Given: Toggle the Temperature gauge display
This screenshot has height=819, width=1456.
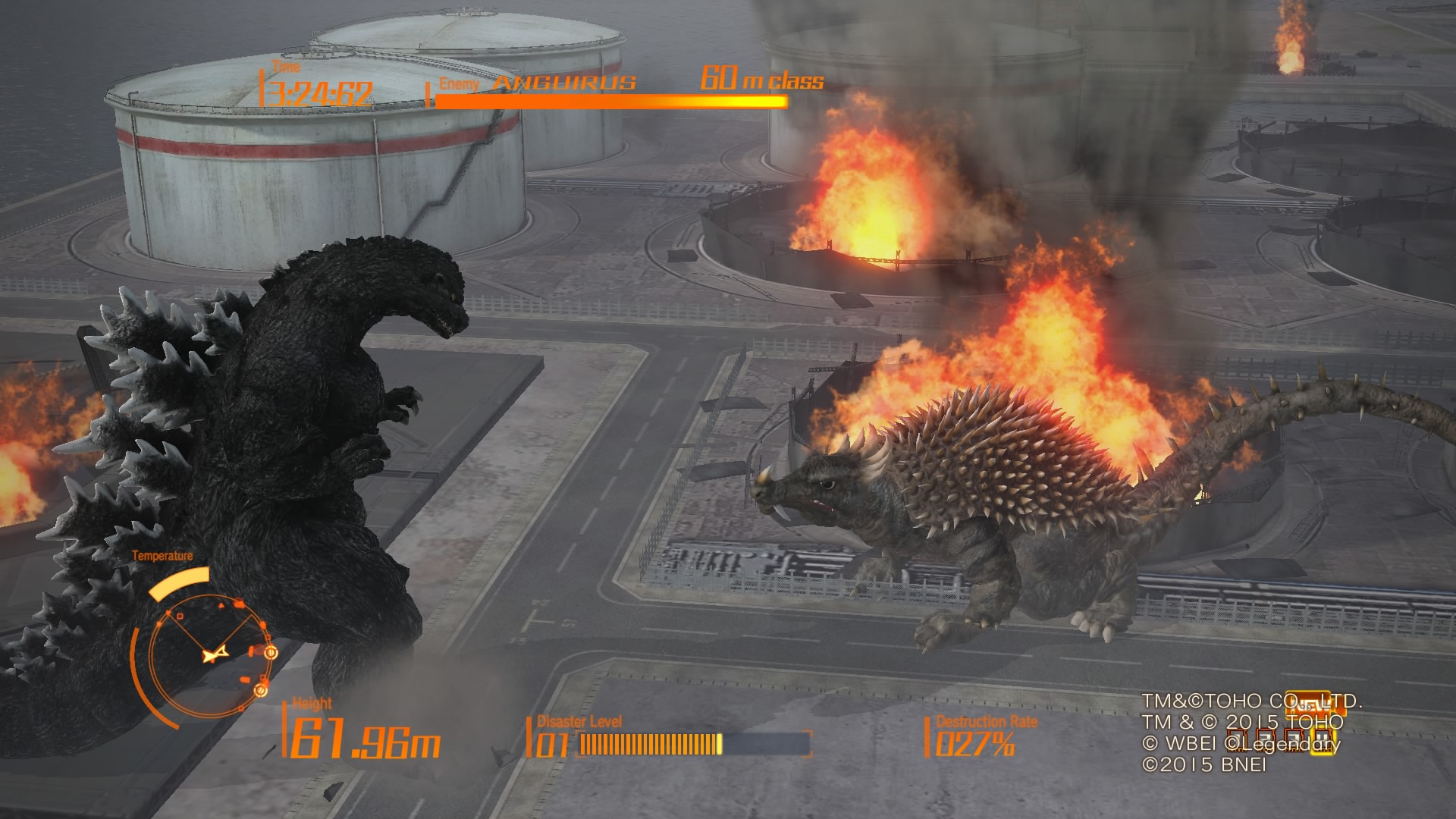Looking at the screenshot, I should click(180, 580).
